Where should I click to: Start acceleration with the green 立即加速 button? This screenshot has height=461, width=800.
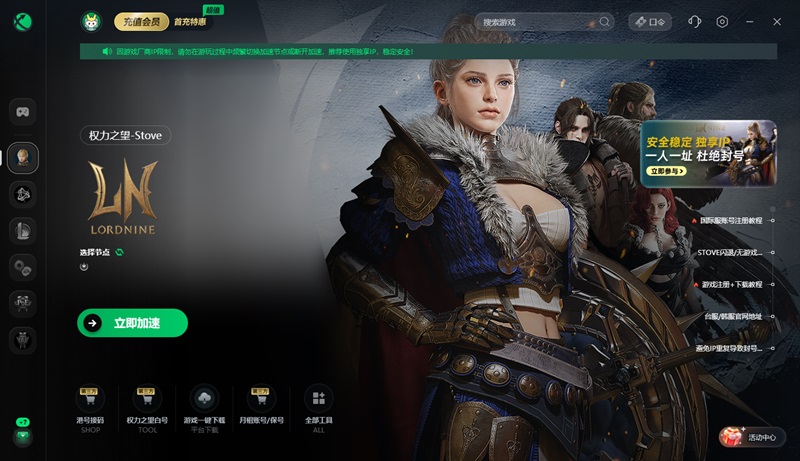pyautogui.click(x=132, y=323)
